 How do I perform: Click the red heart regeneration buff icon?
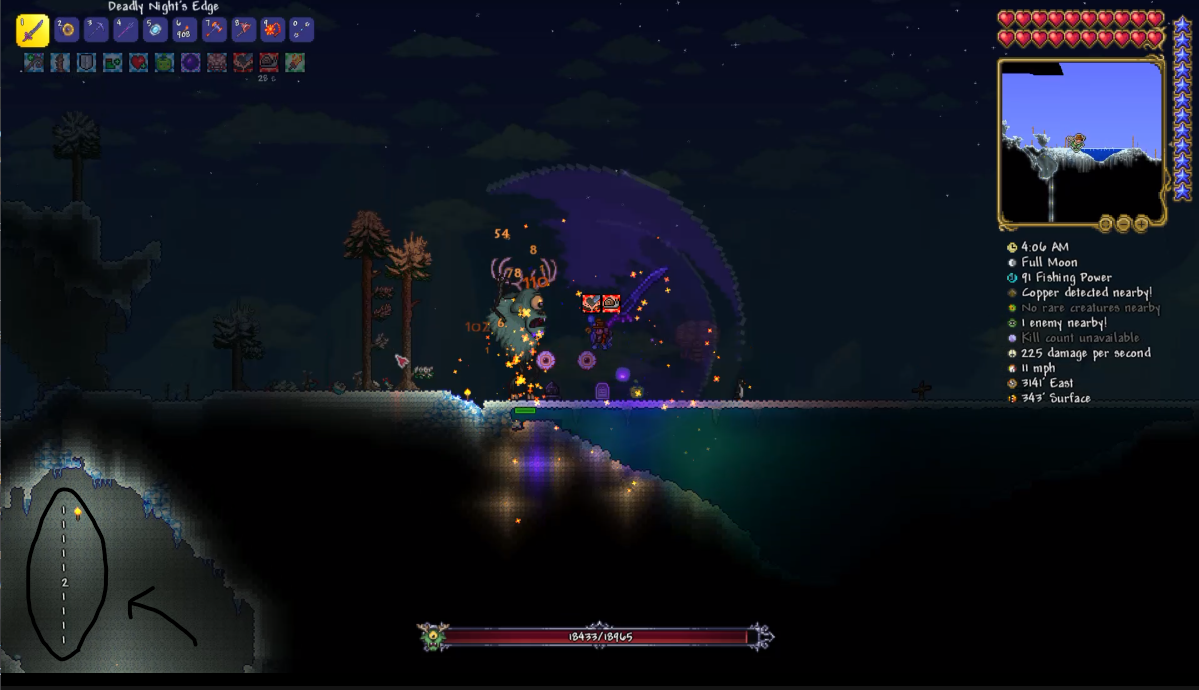(139, 62)
